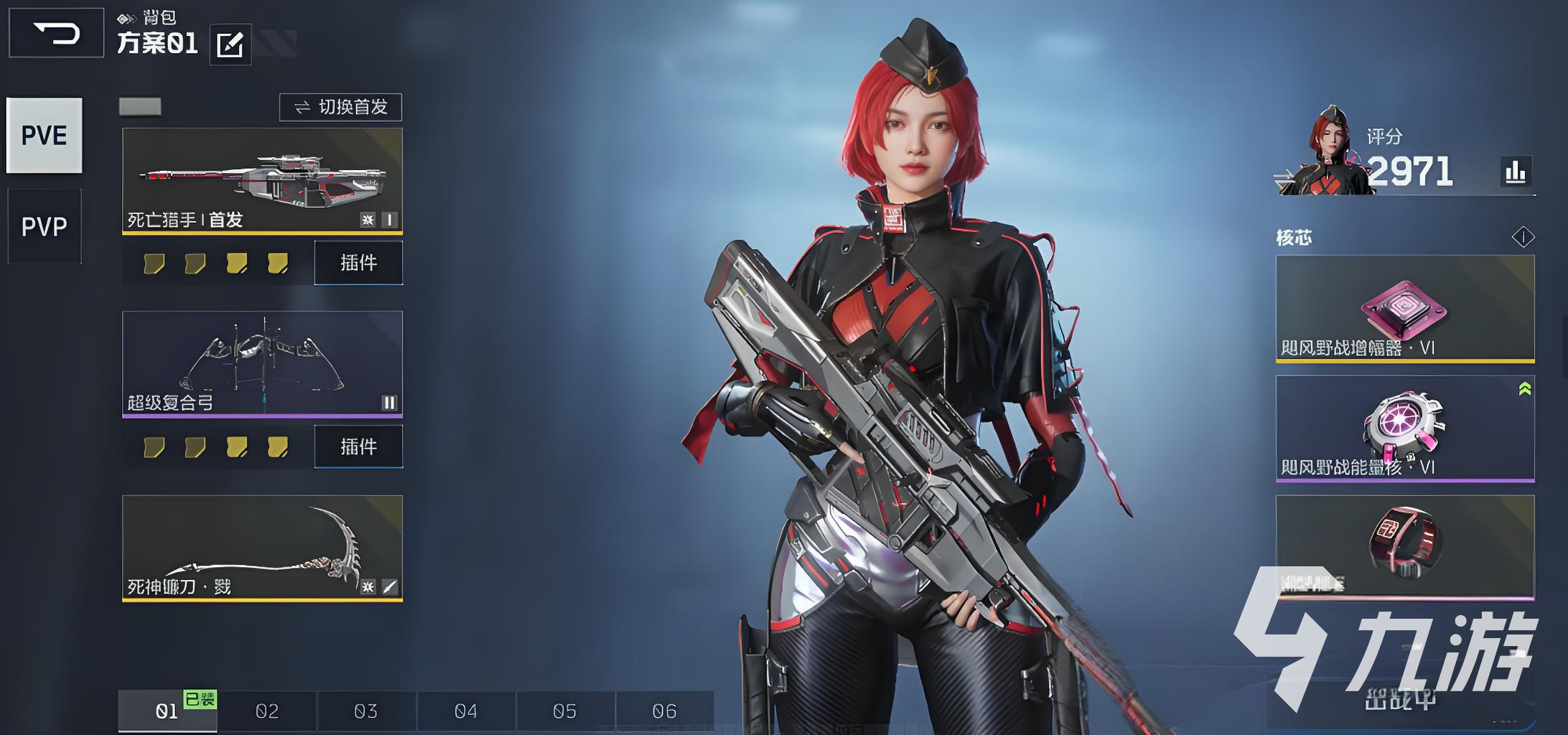Edit the 方案01 loadout name
Viewport: 1568px width, 735px height.
[230, 45]
